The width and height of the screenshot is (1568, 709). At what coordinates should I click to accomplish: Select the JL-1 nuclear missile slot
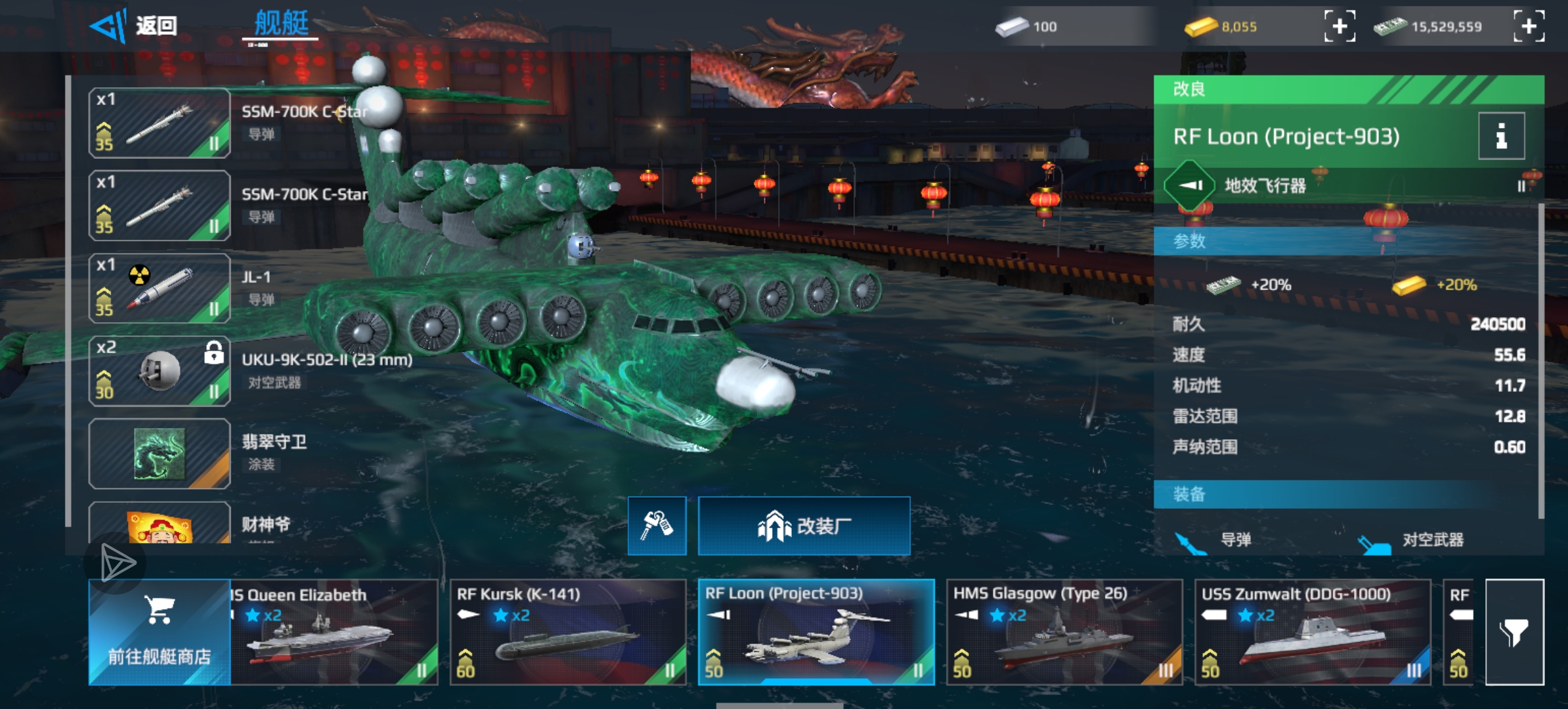point(160,288)
